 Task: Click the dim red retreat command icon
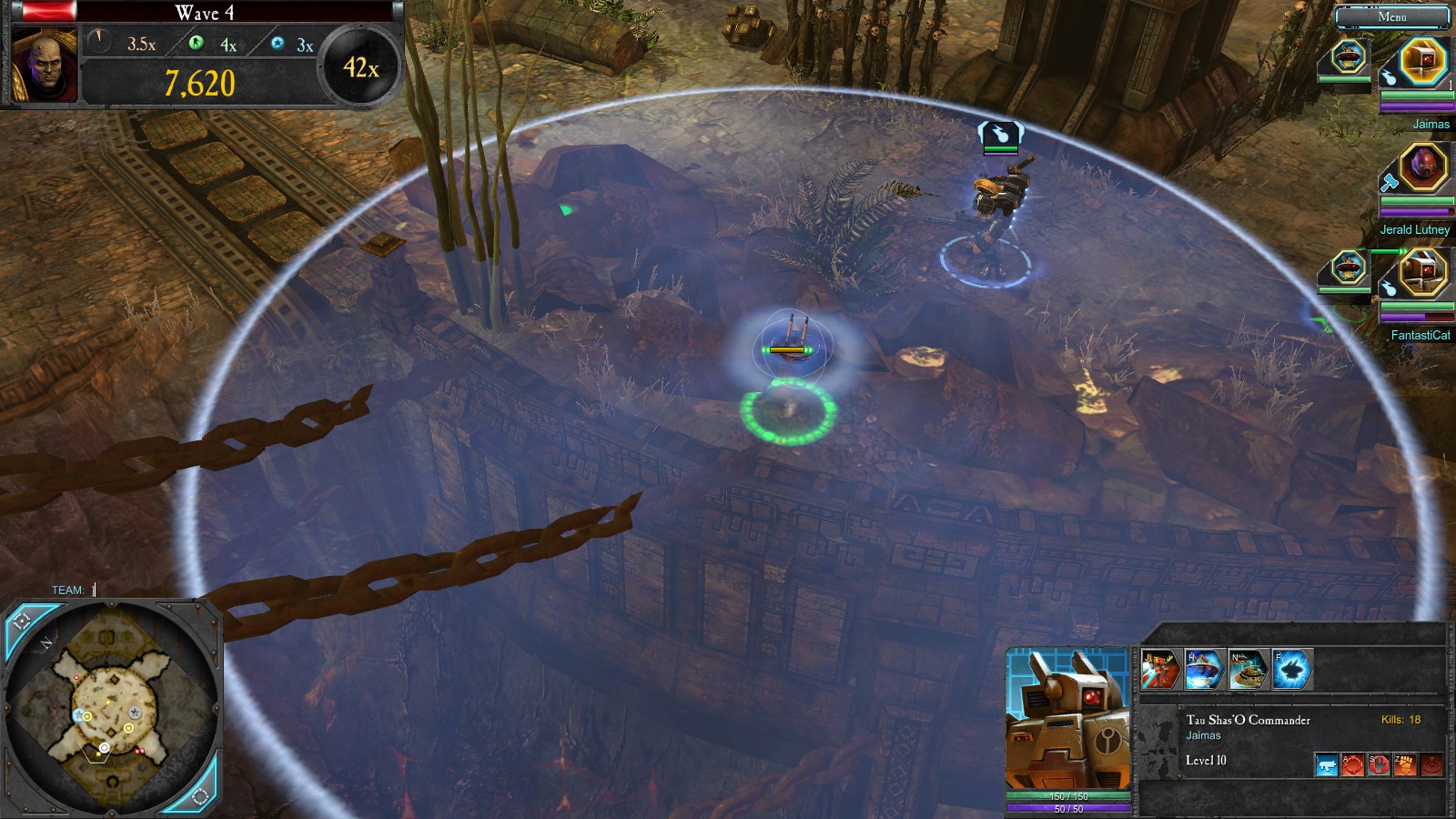[1432, 764]
